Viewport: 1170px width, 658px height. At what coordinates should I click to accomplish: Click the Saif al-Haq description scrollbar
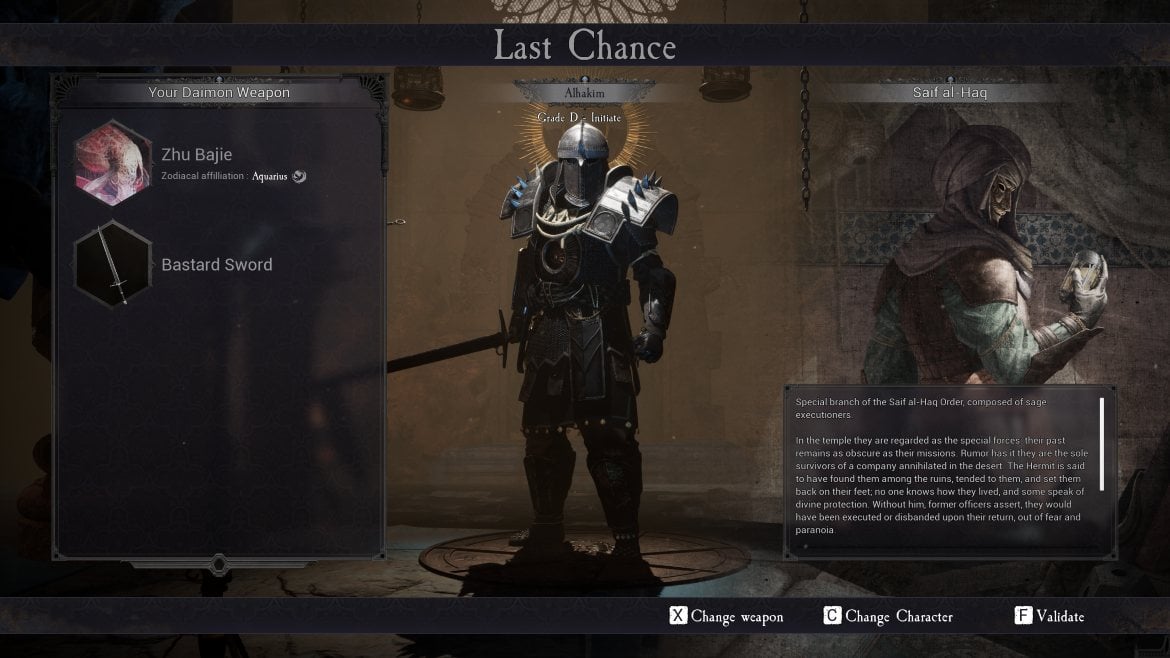coord(1102,444)
